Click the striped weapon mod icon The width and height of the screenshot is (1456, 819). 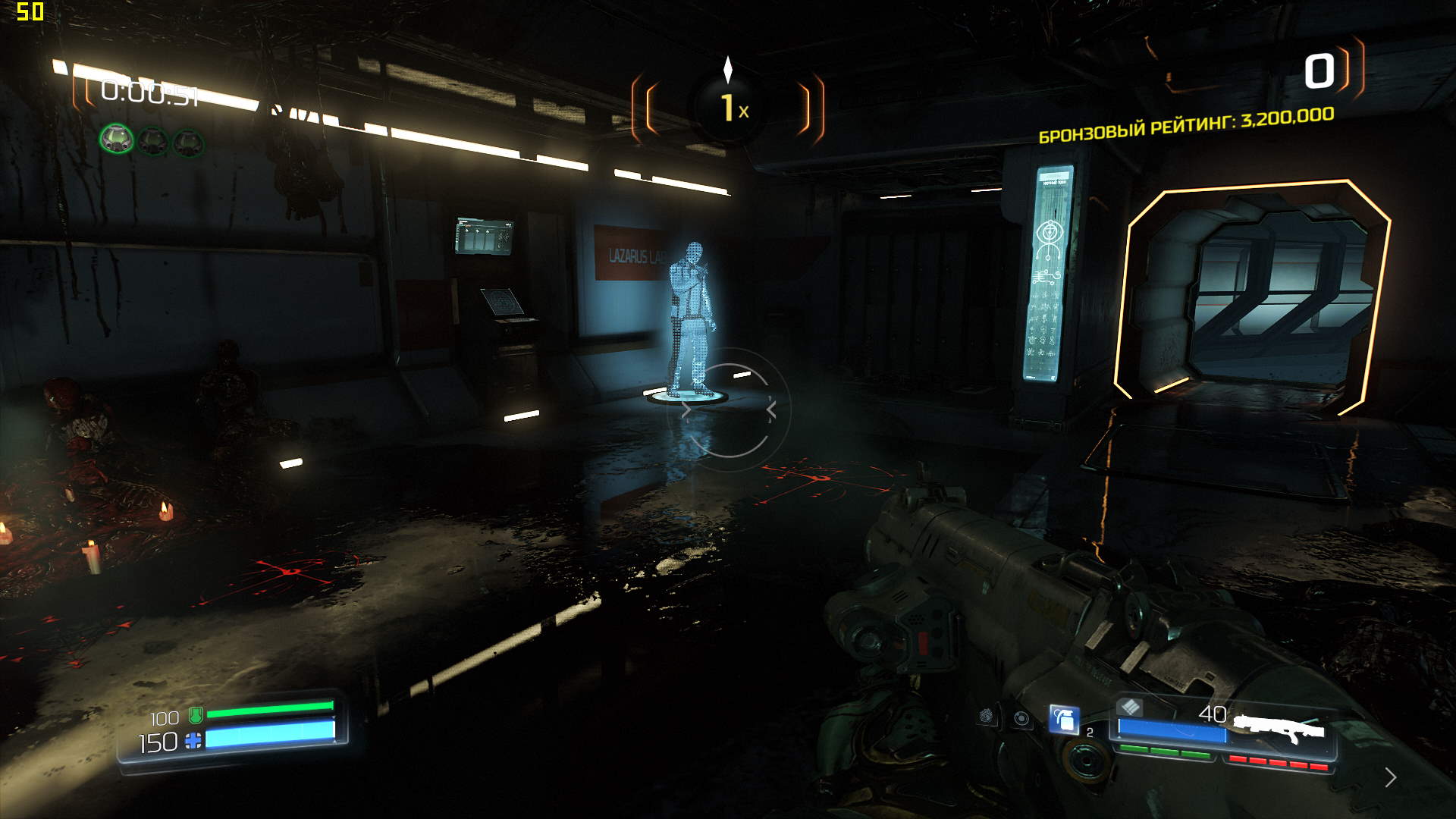pos(1130,707)
